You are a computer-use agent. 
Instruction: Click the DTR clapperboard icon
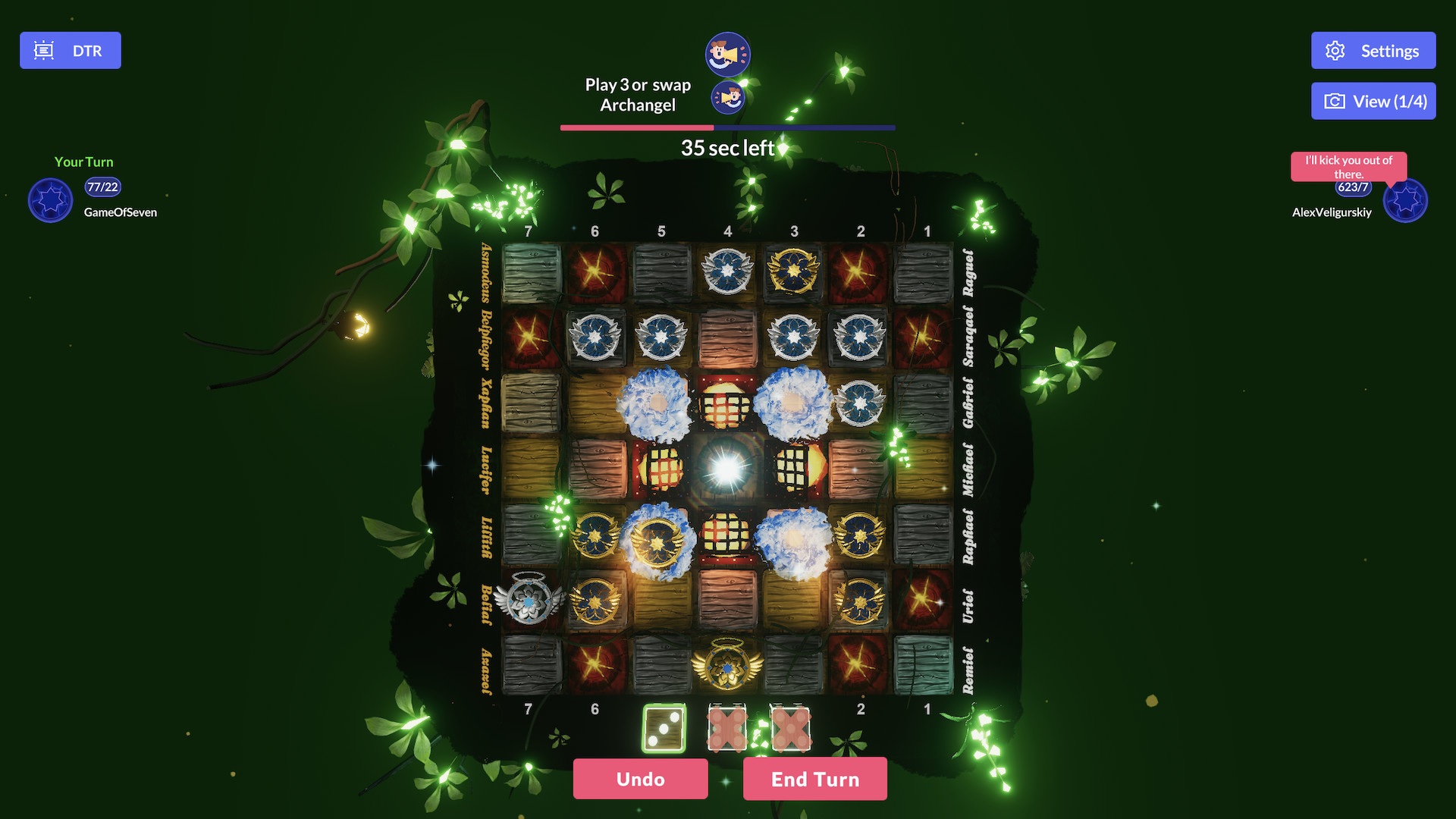(43, 49)
